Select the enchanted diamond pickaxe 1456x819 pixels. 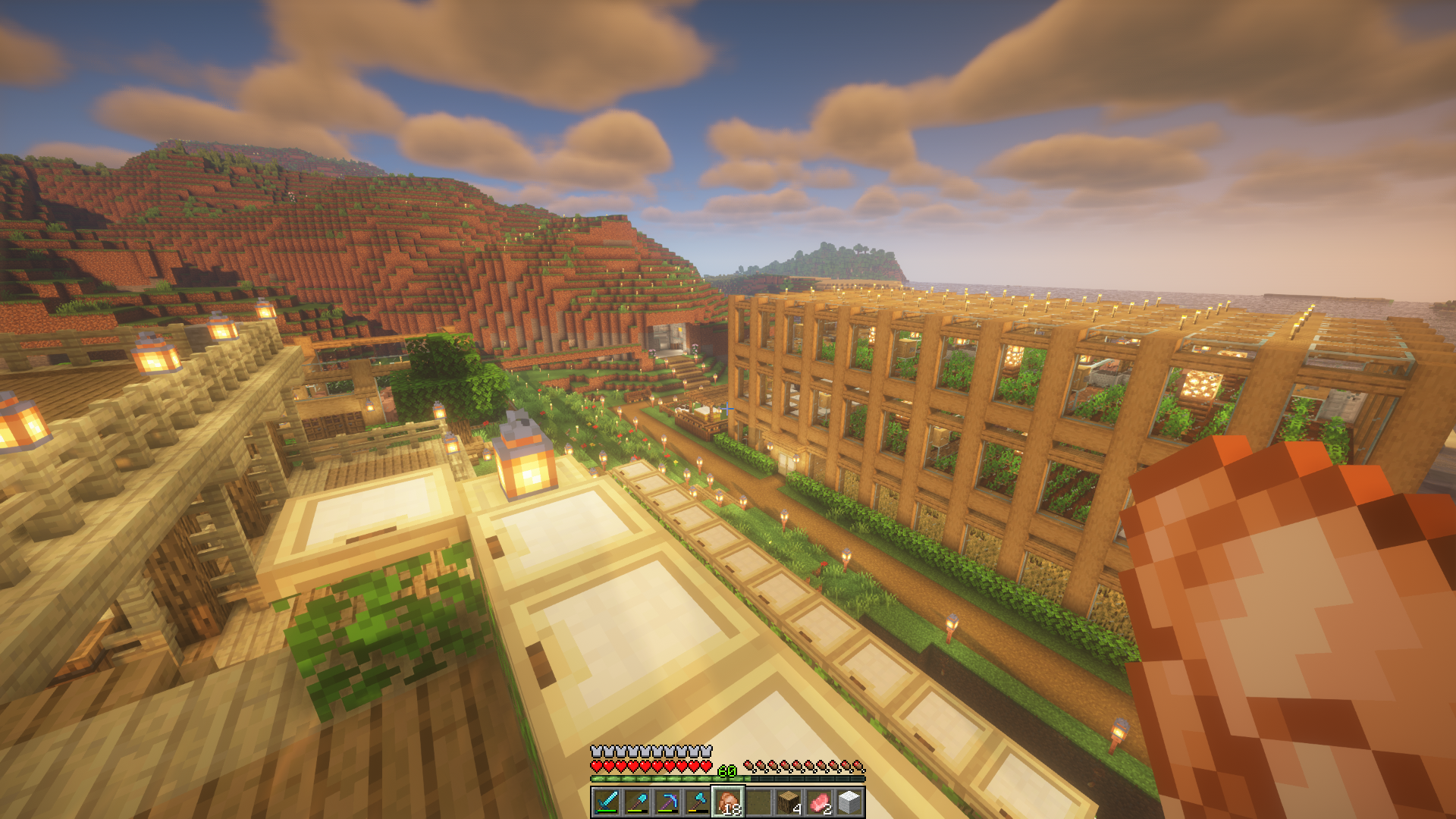(669, 802)
